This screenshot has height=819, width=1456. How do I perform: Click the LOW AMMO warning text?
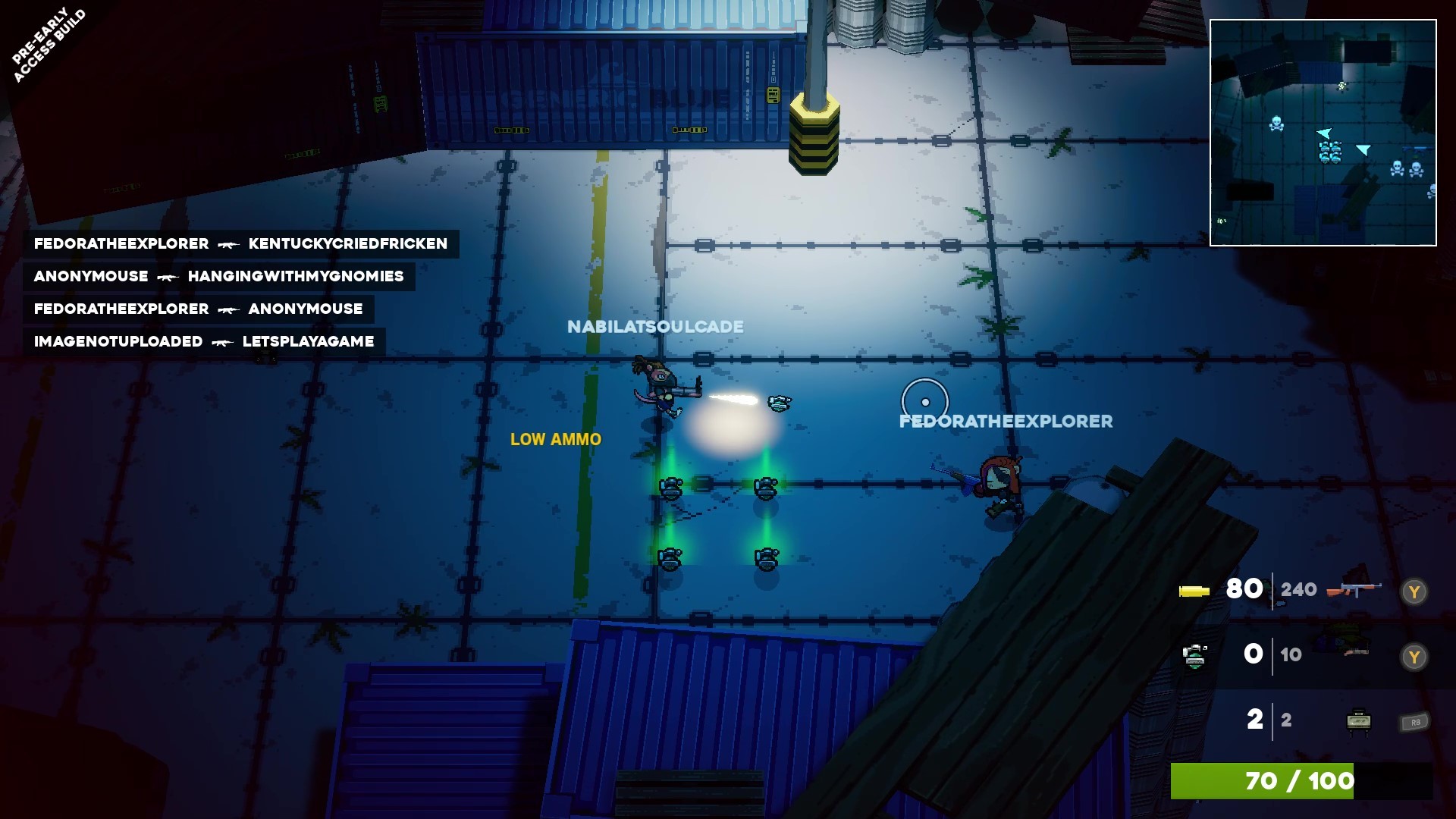click(x=556, y=439)
